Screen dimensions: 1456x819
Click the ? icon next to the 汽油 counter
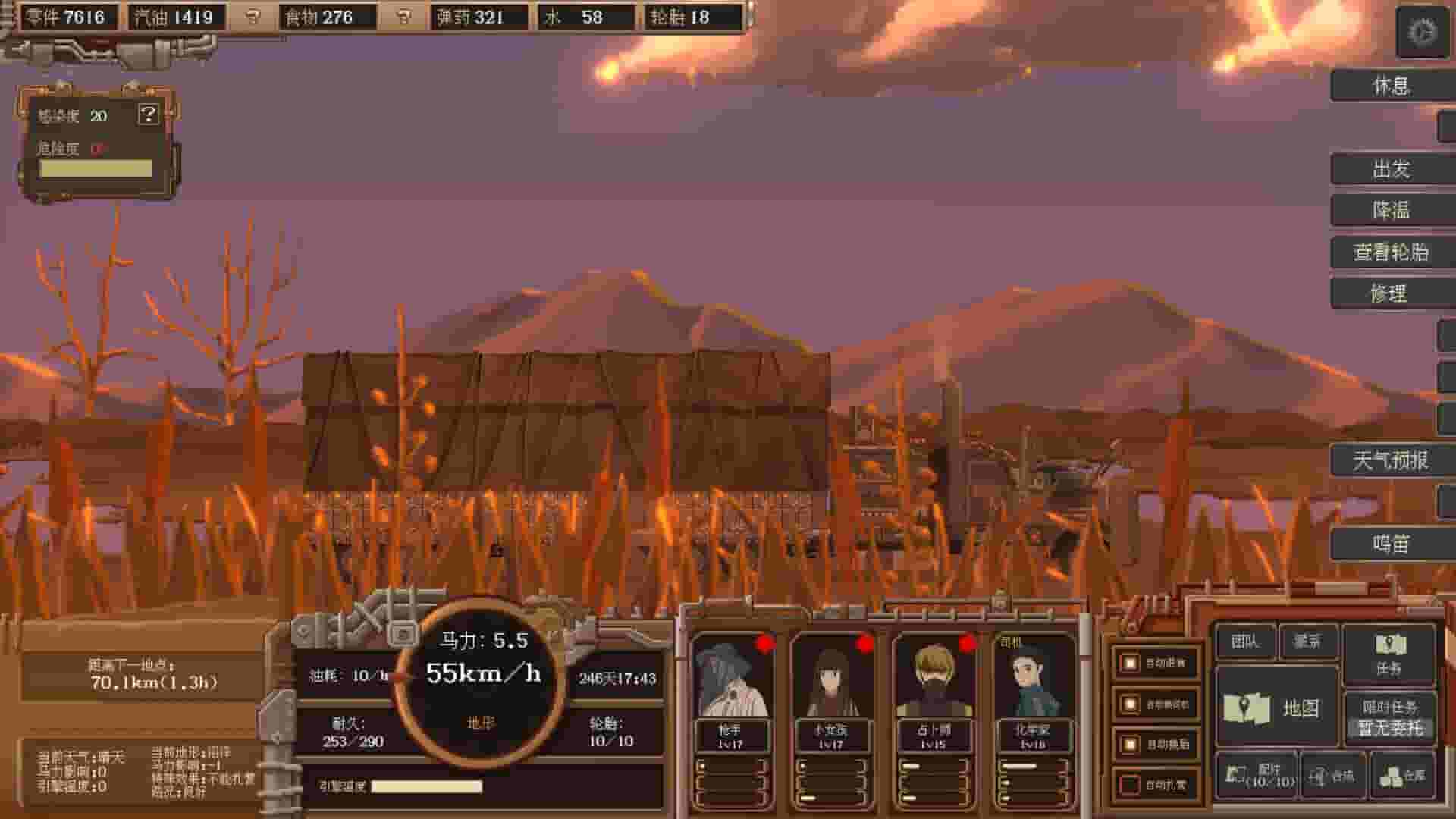(x=252, y=17)
